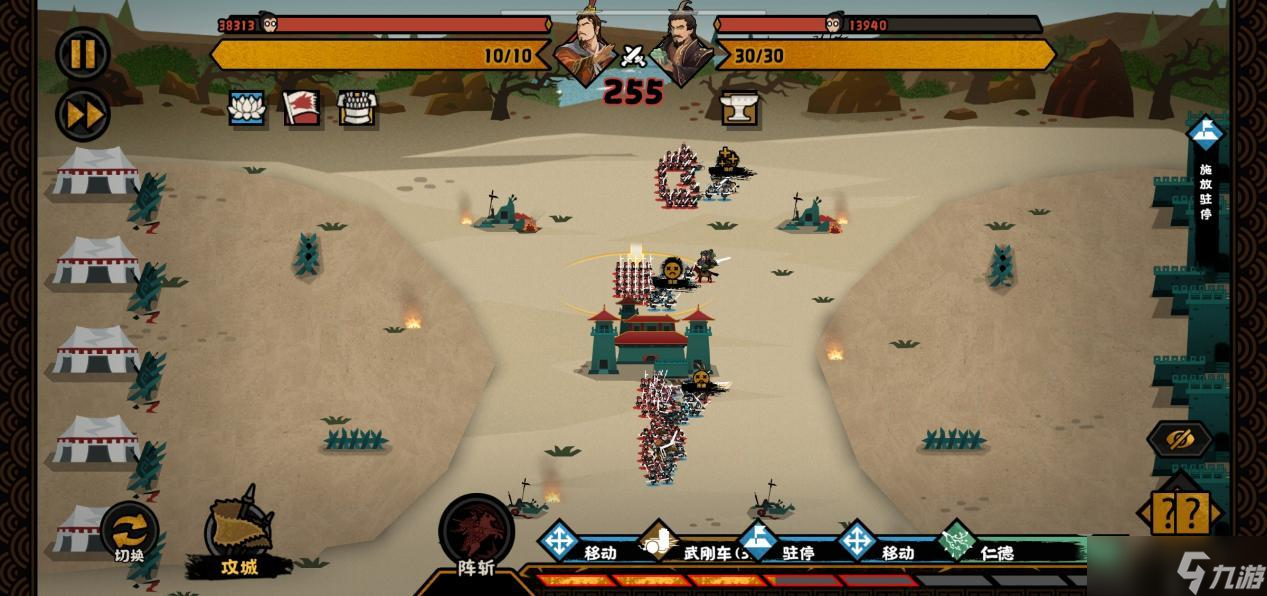
Task: Open the question-mark help button
Action: tap(1180, 513)
